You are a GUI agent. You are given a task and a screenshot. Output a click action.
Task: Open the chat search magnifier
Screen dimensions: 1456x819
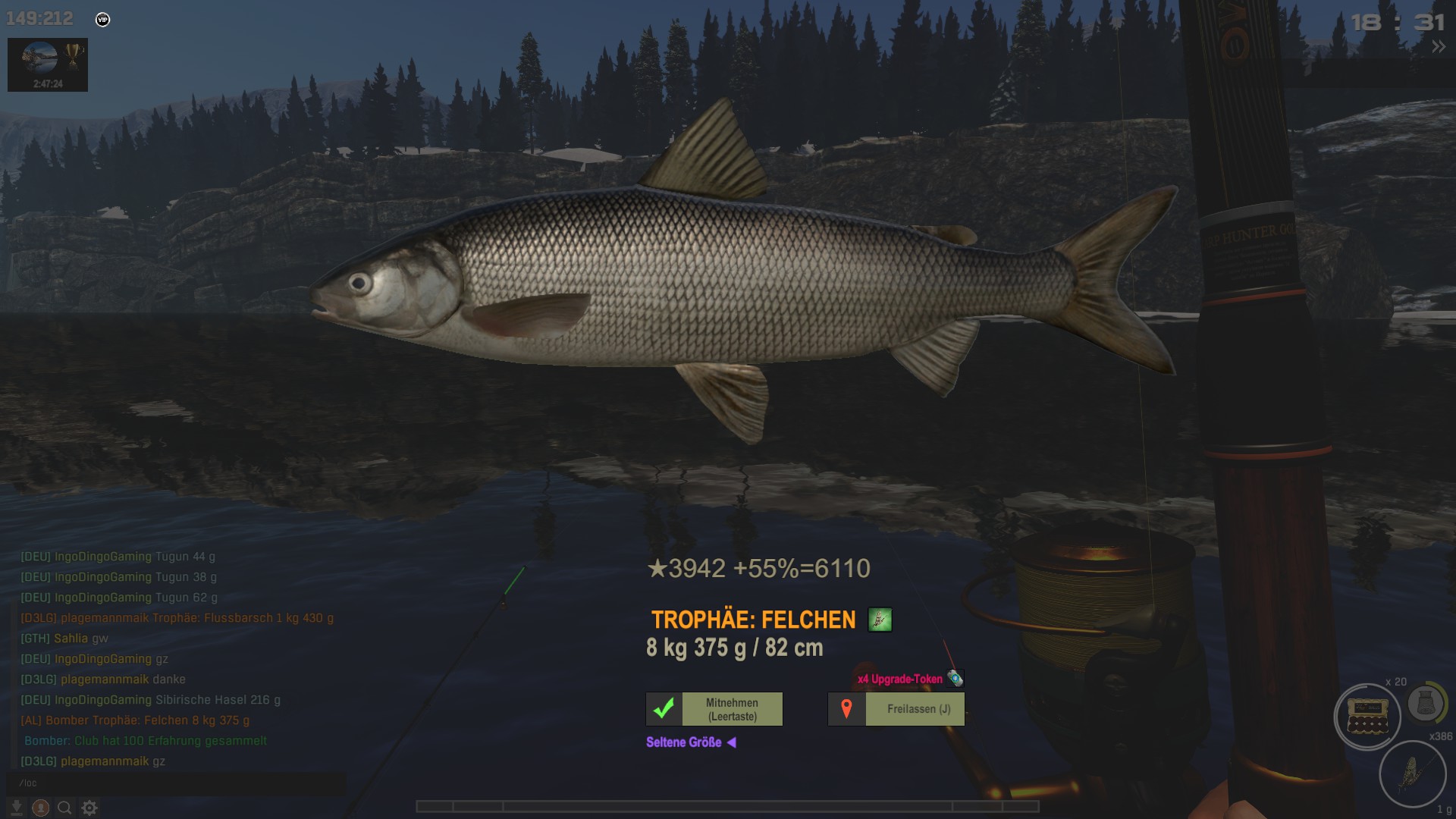[x=65, y=808]
